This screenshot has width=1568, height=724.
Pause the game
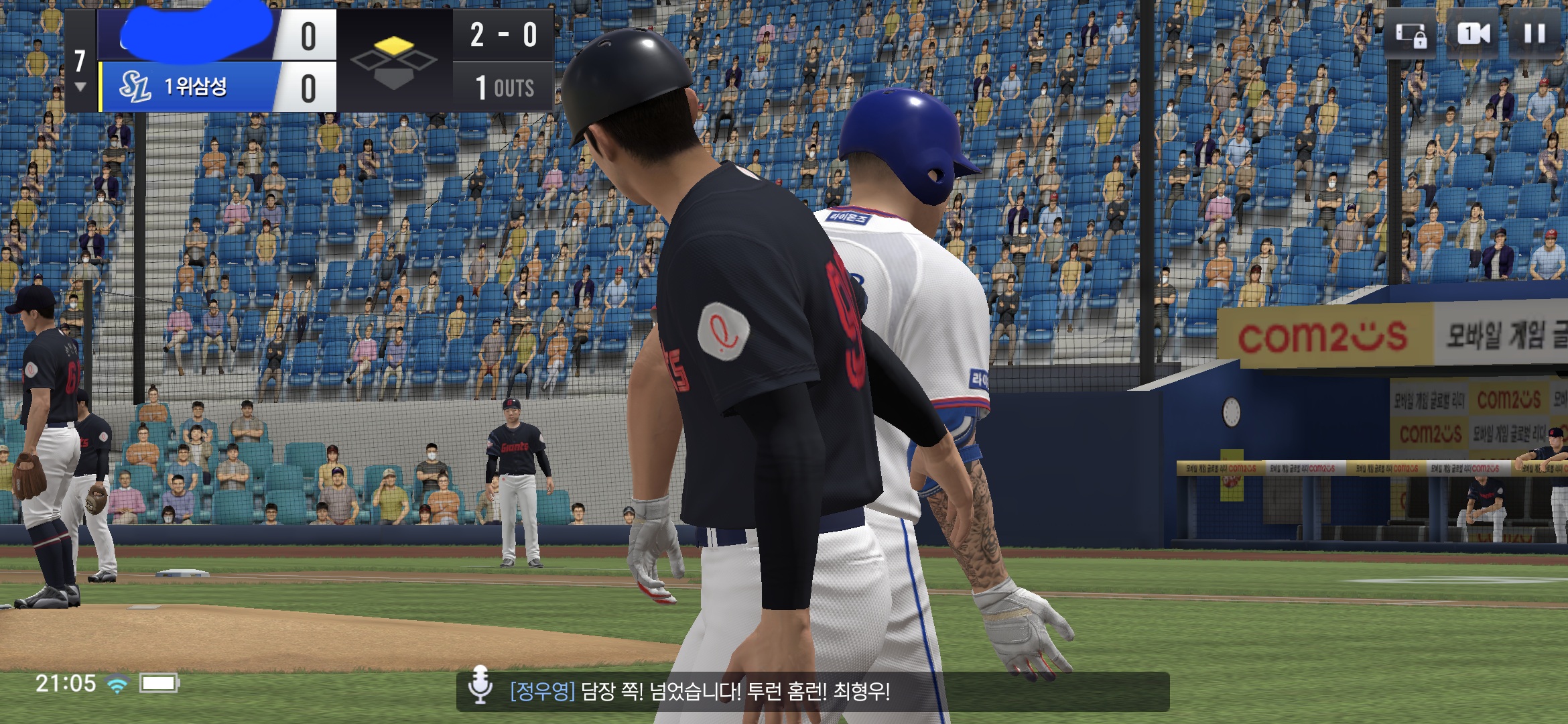tap(1534, 34)
